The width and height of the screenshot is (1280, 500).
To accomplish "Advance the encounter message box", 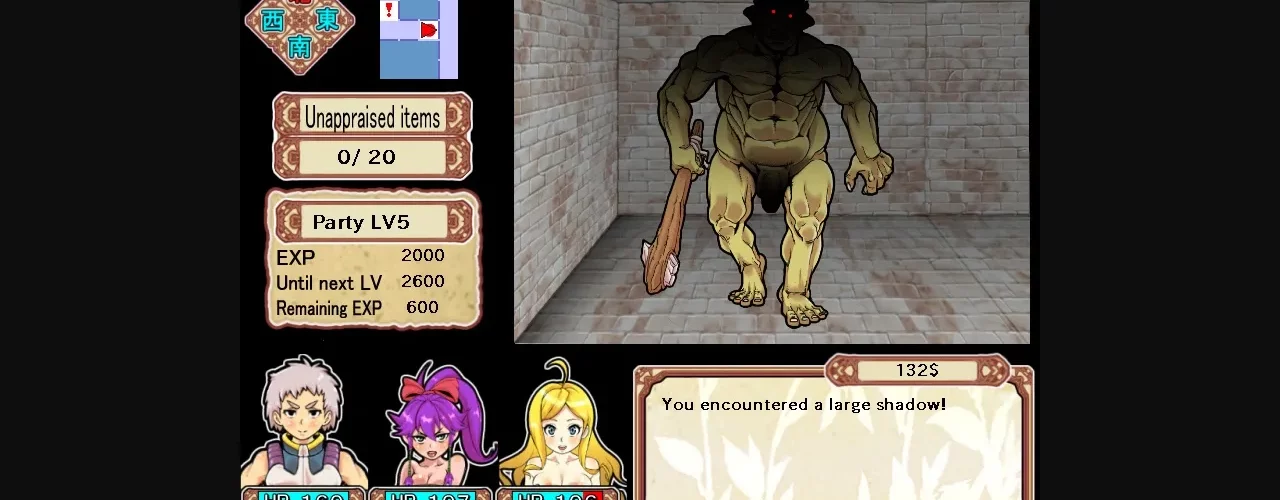I will click(832, 440).
